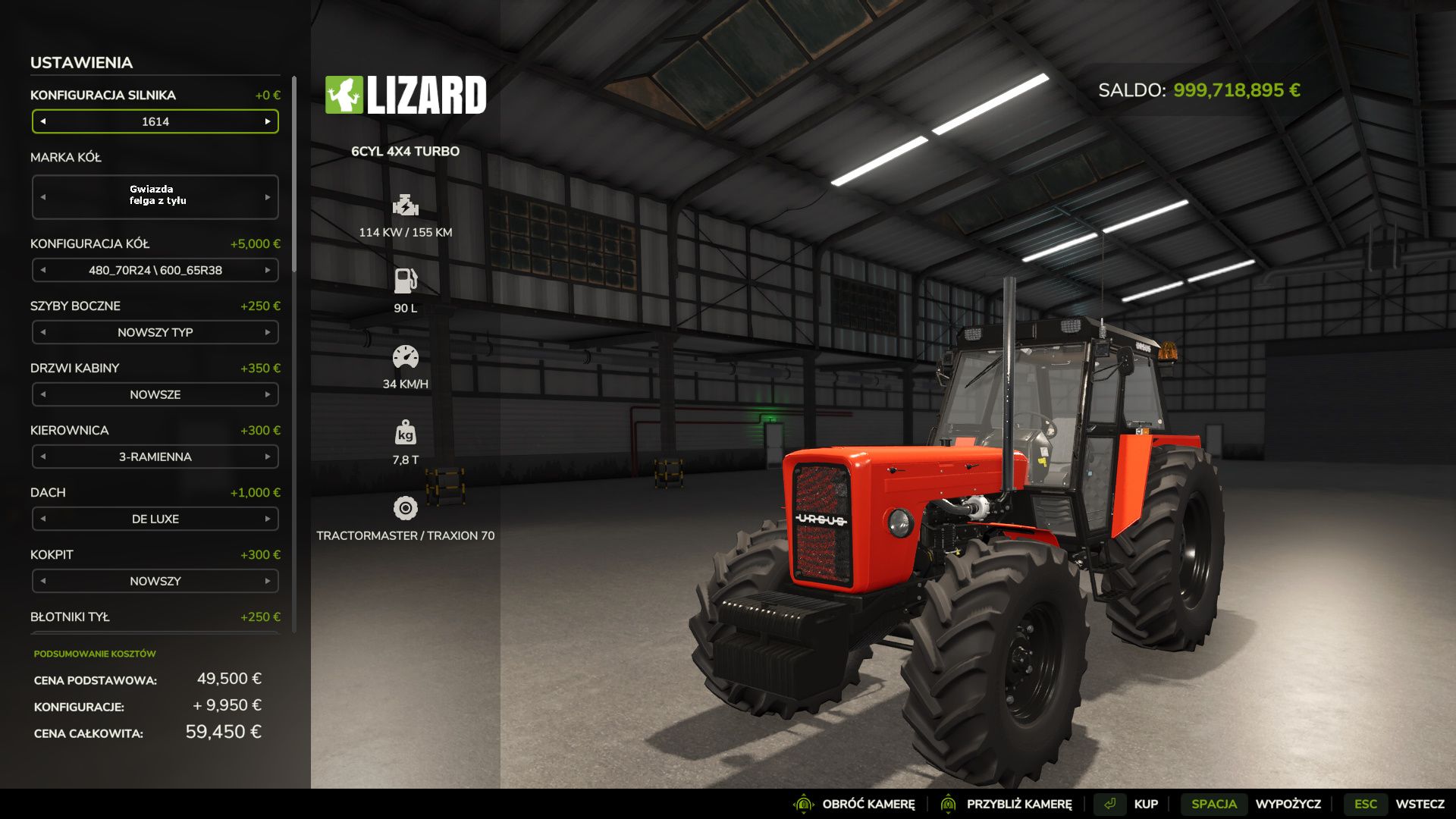Open next engine option after 1614
The height and width of the screenshot is (819, 1456).
pos(267,121)
